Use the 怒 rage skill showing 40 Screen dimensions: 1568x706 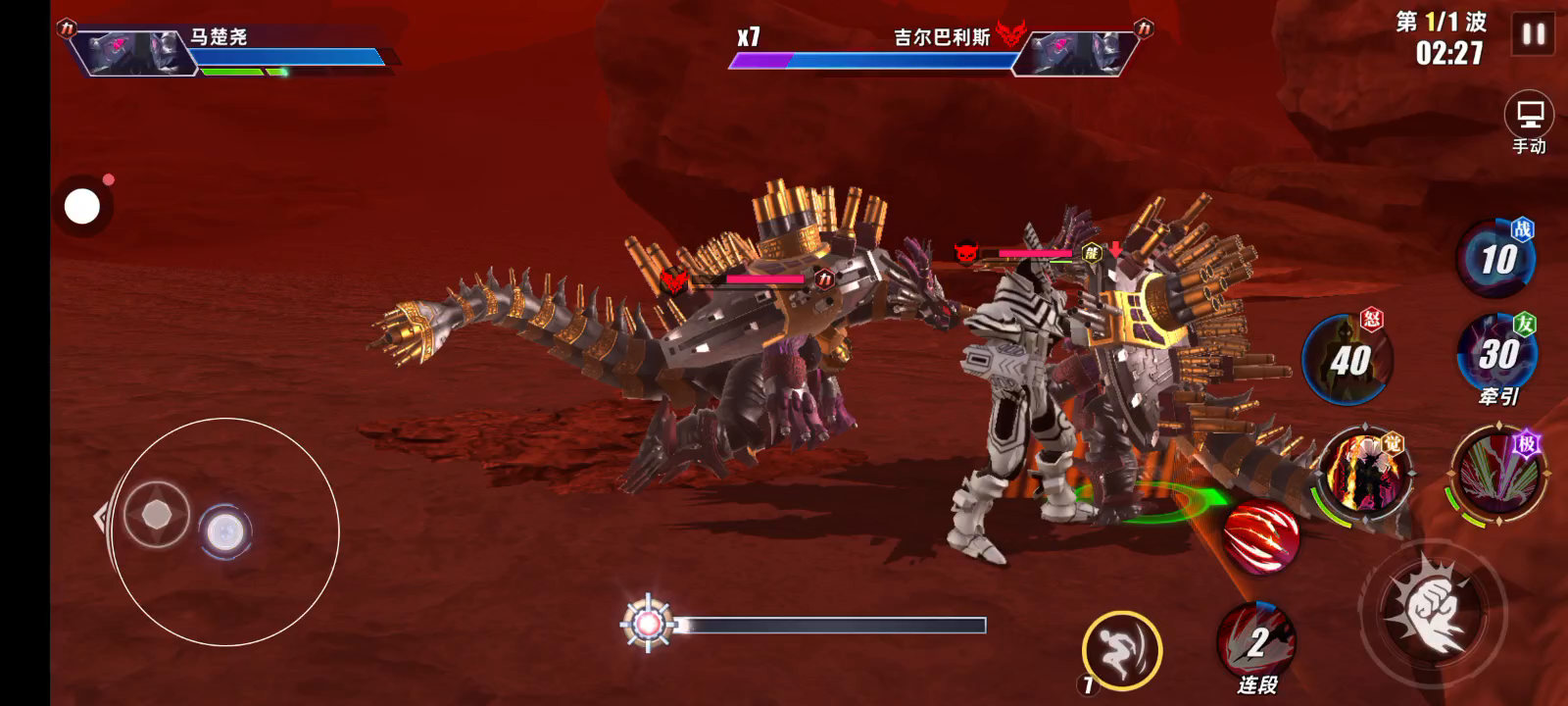[1347, 360]
